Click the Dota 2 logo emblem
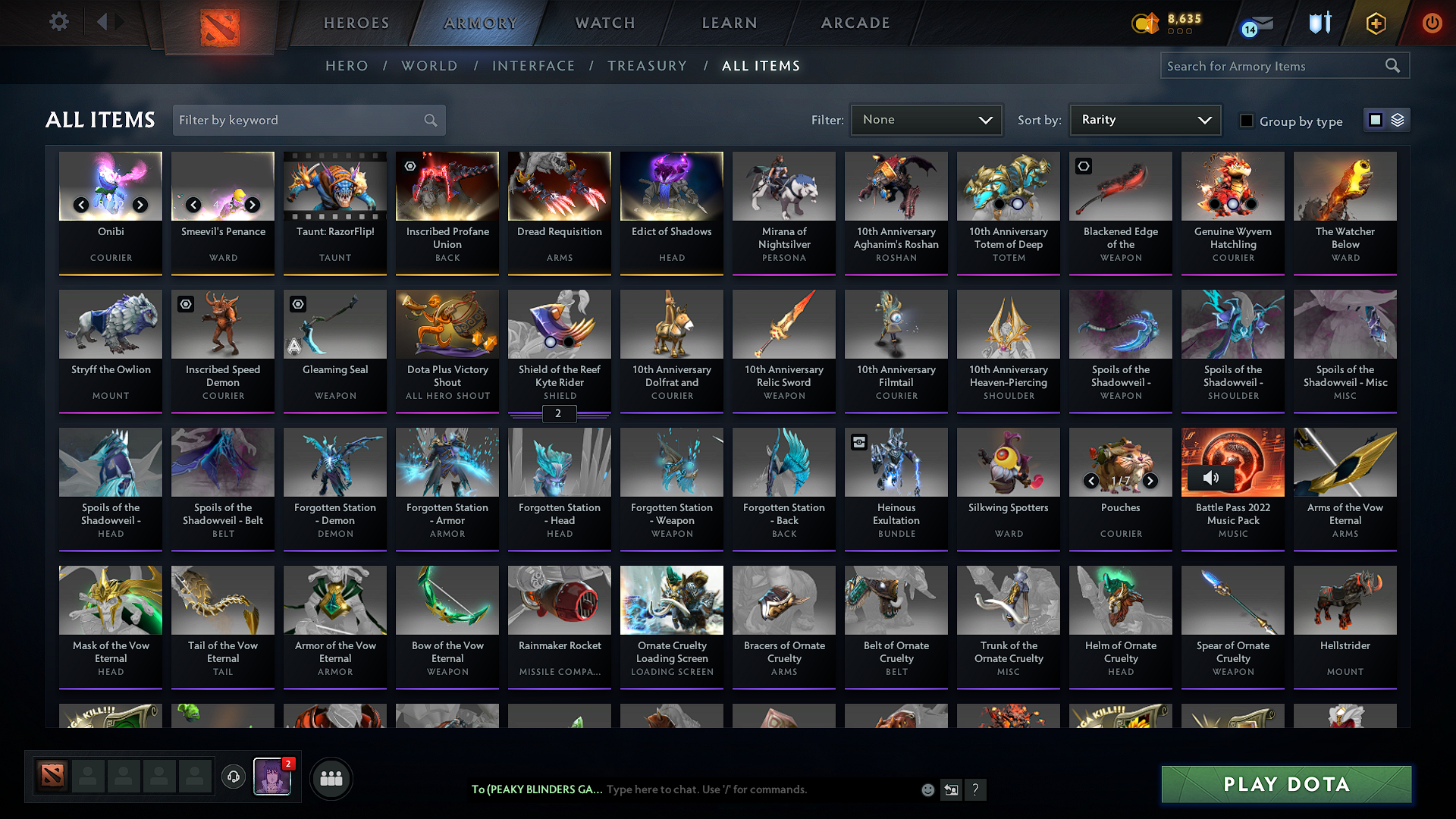The image size is (1456, 819). pos(218,24)
